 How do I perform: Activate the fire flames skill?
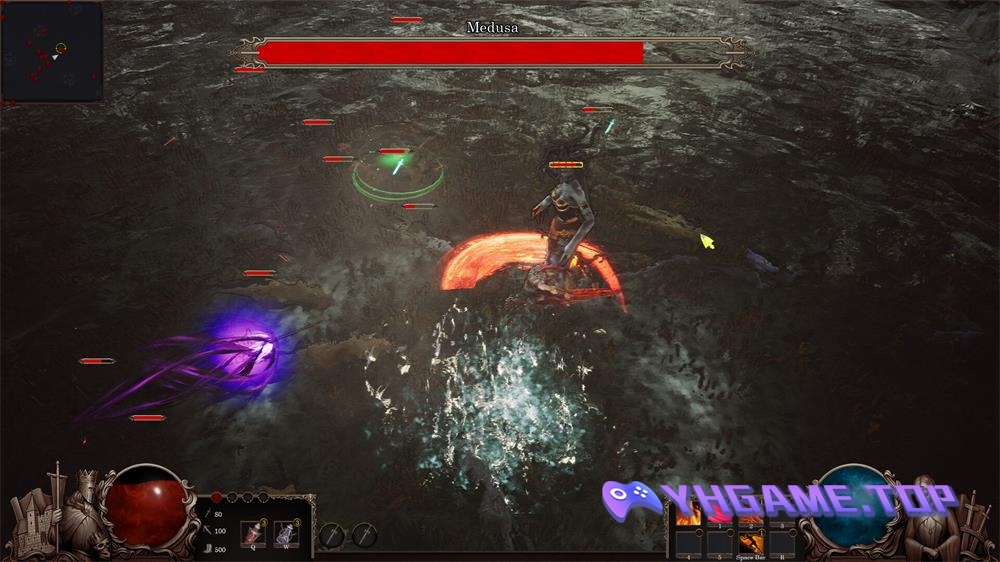688,514
